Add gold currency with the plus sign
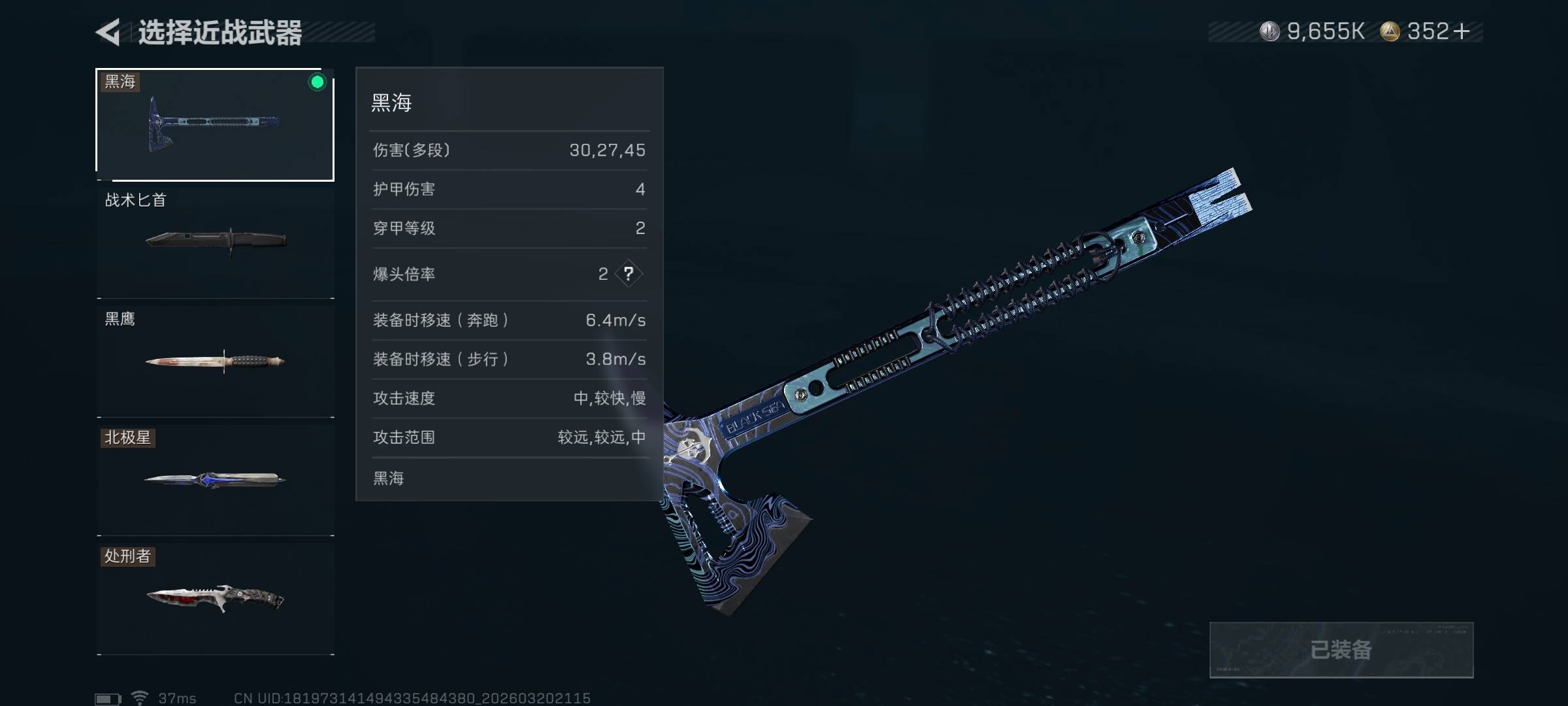Image resolution: width=1568 pixels, height=706 pixels. coord(1462,31)
